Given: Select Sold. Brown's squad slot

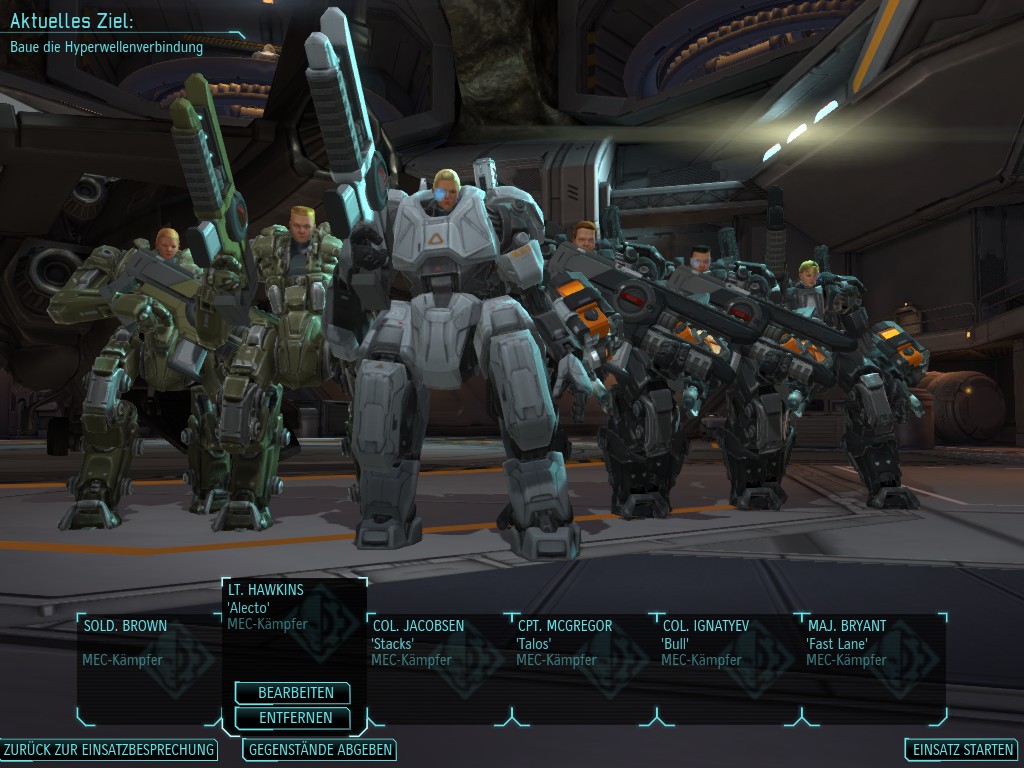Looking at the screenshot, I should coord(148,660).
